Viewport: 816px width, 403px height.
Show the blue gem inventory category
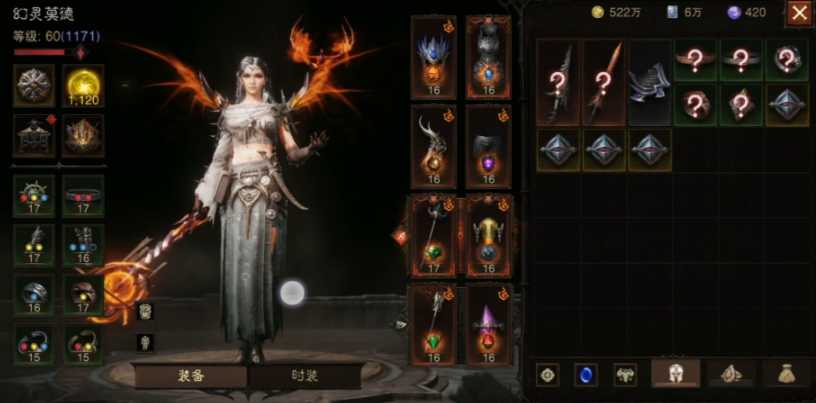click(585, 374)
